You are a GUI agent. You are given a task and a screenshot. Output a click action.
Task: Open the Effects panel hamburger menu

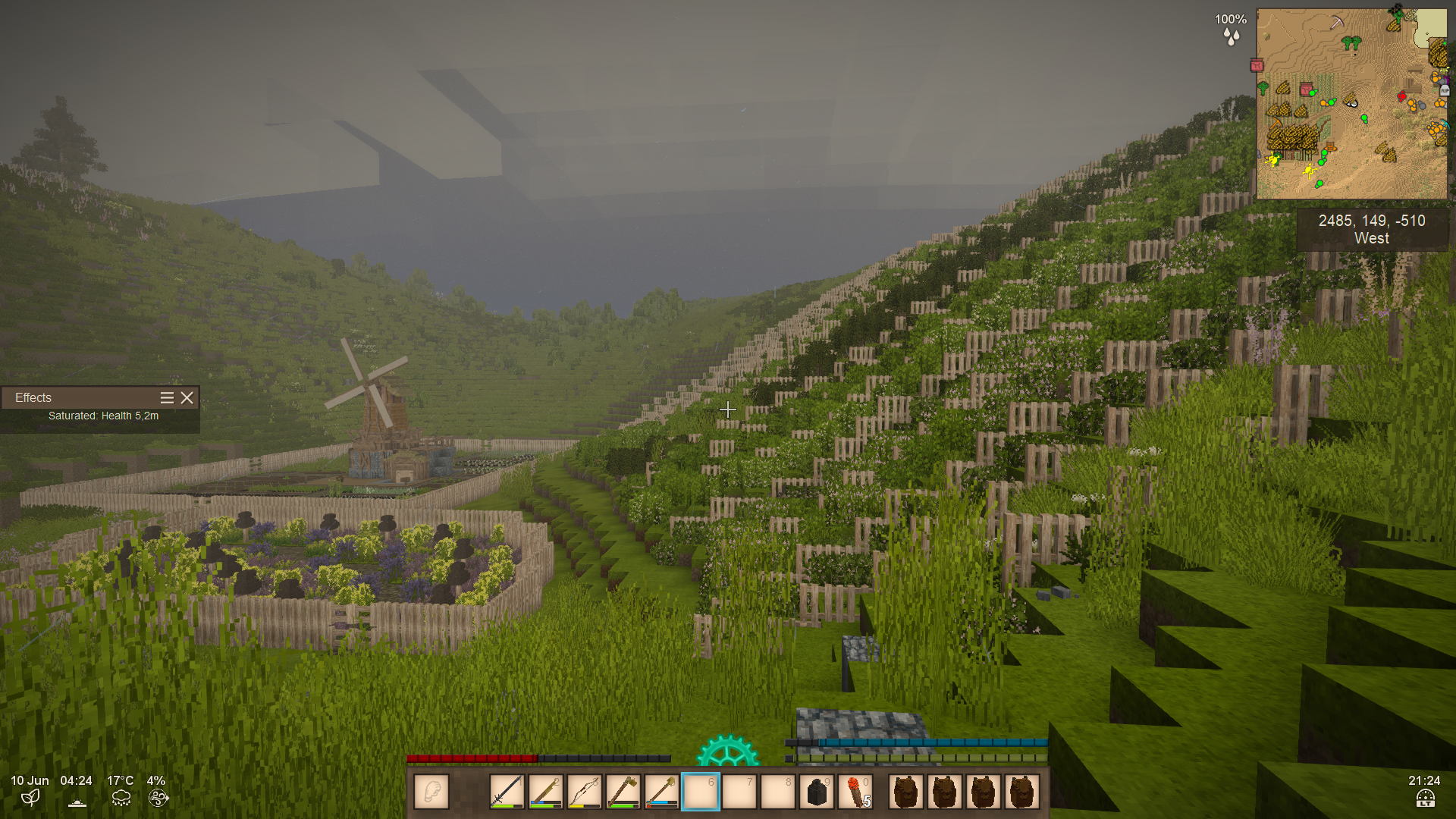[167, 397]
